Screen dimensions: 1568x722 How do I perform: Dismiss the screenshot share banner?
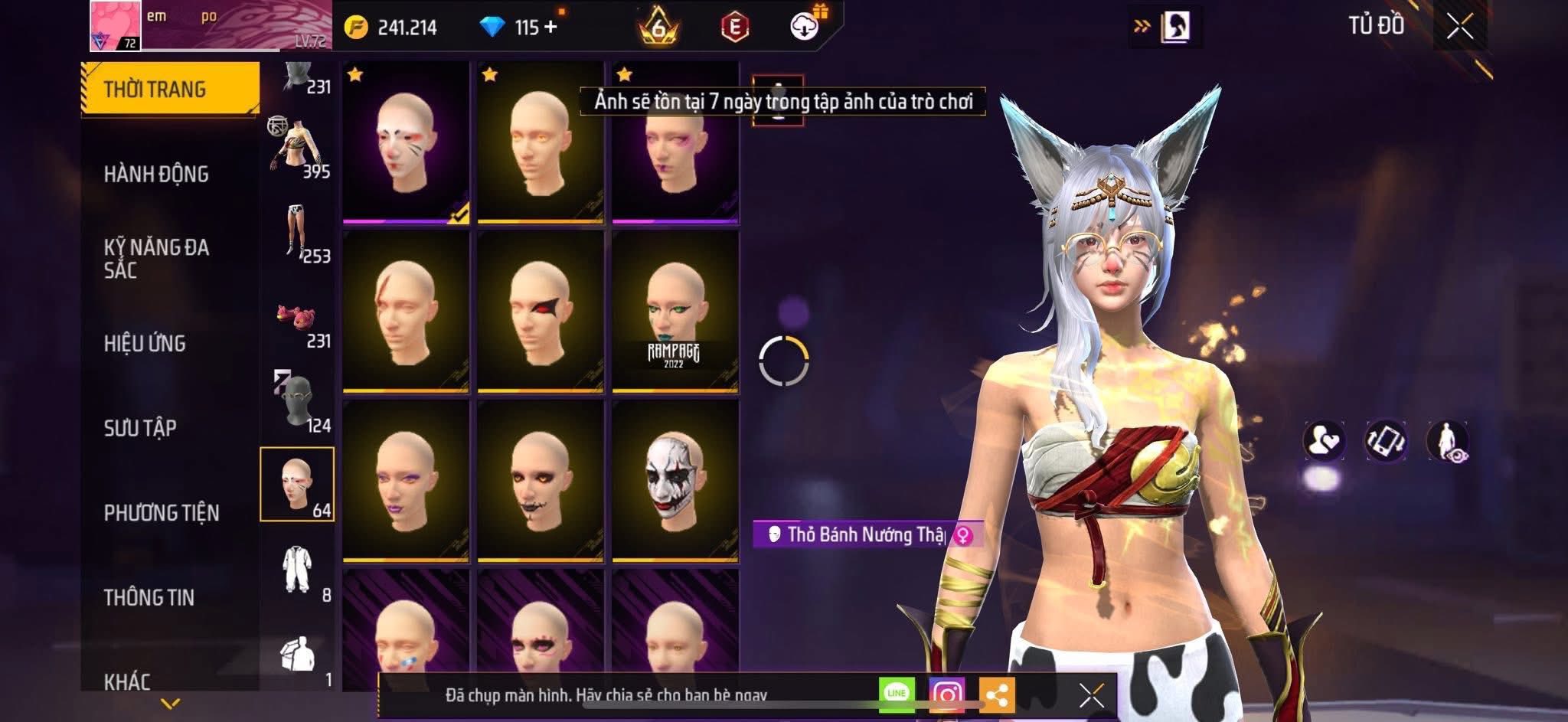point(1091,695)
